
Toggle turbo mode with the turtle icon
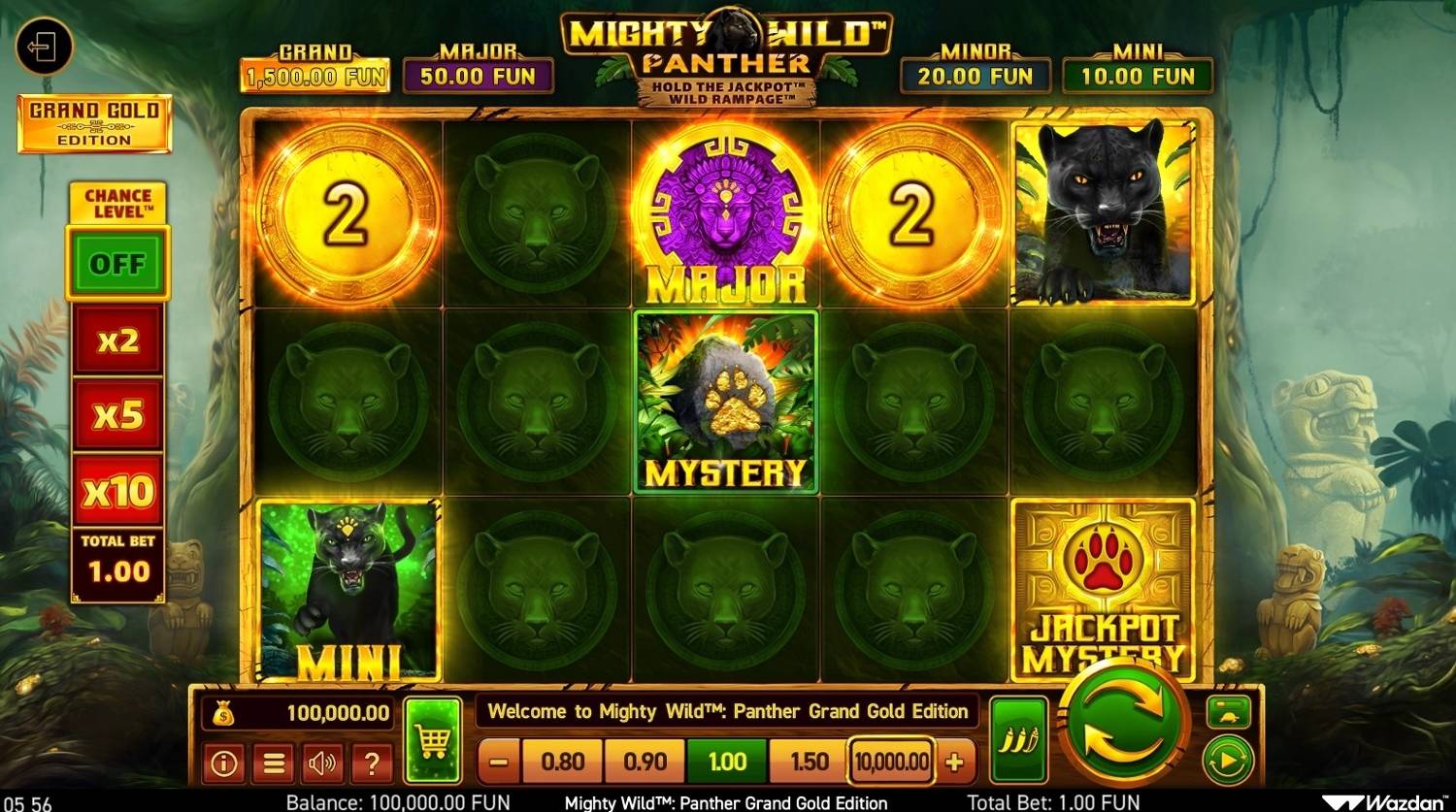tap(1229, 711)
